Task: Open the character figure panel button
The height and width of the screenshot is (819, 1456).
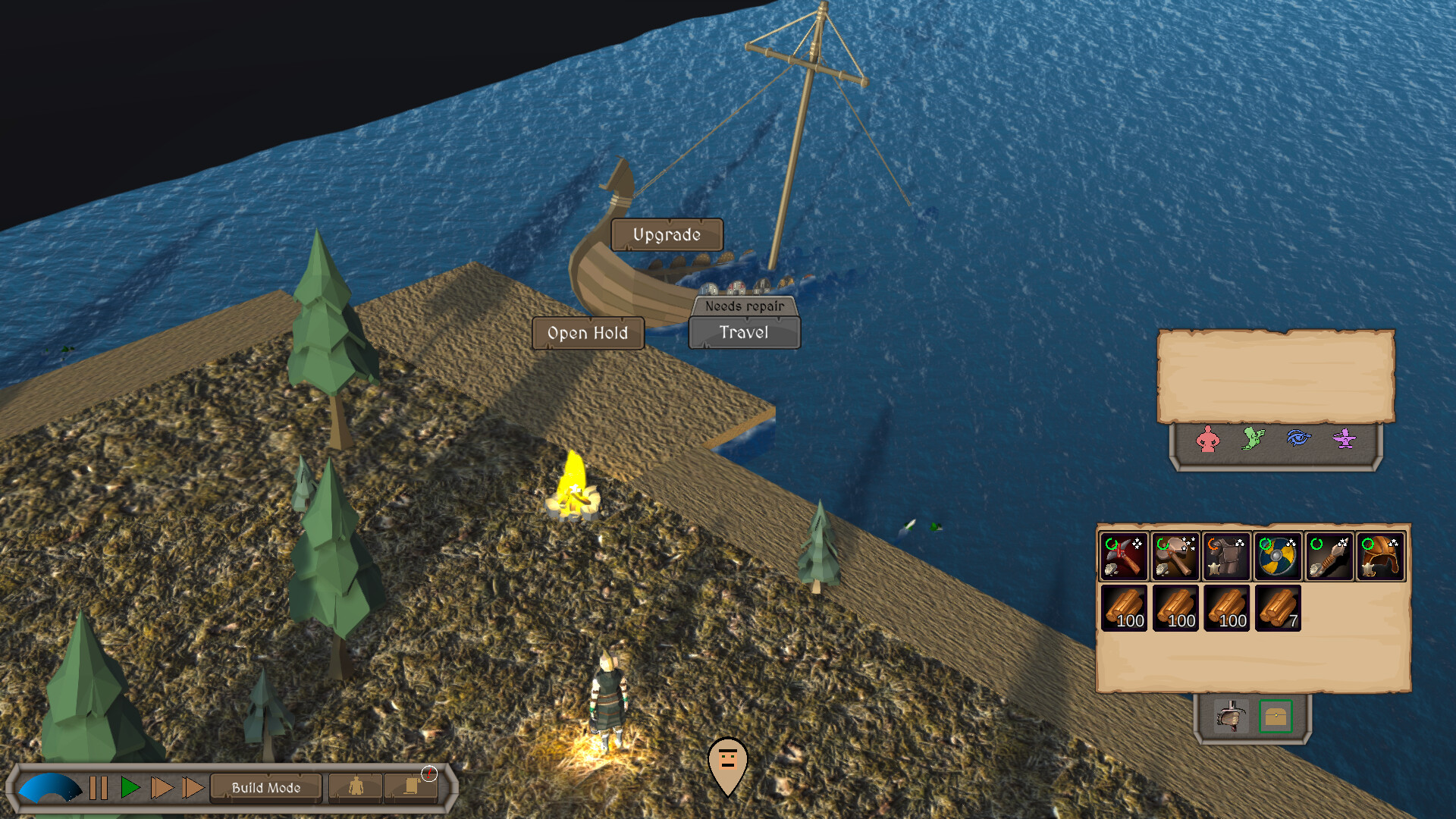Action: pyautogui.click(x=356, y=787)
